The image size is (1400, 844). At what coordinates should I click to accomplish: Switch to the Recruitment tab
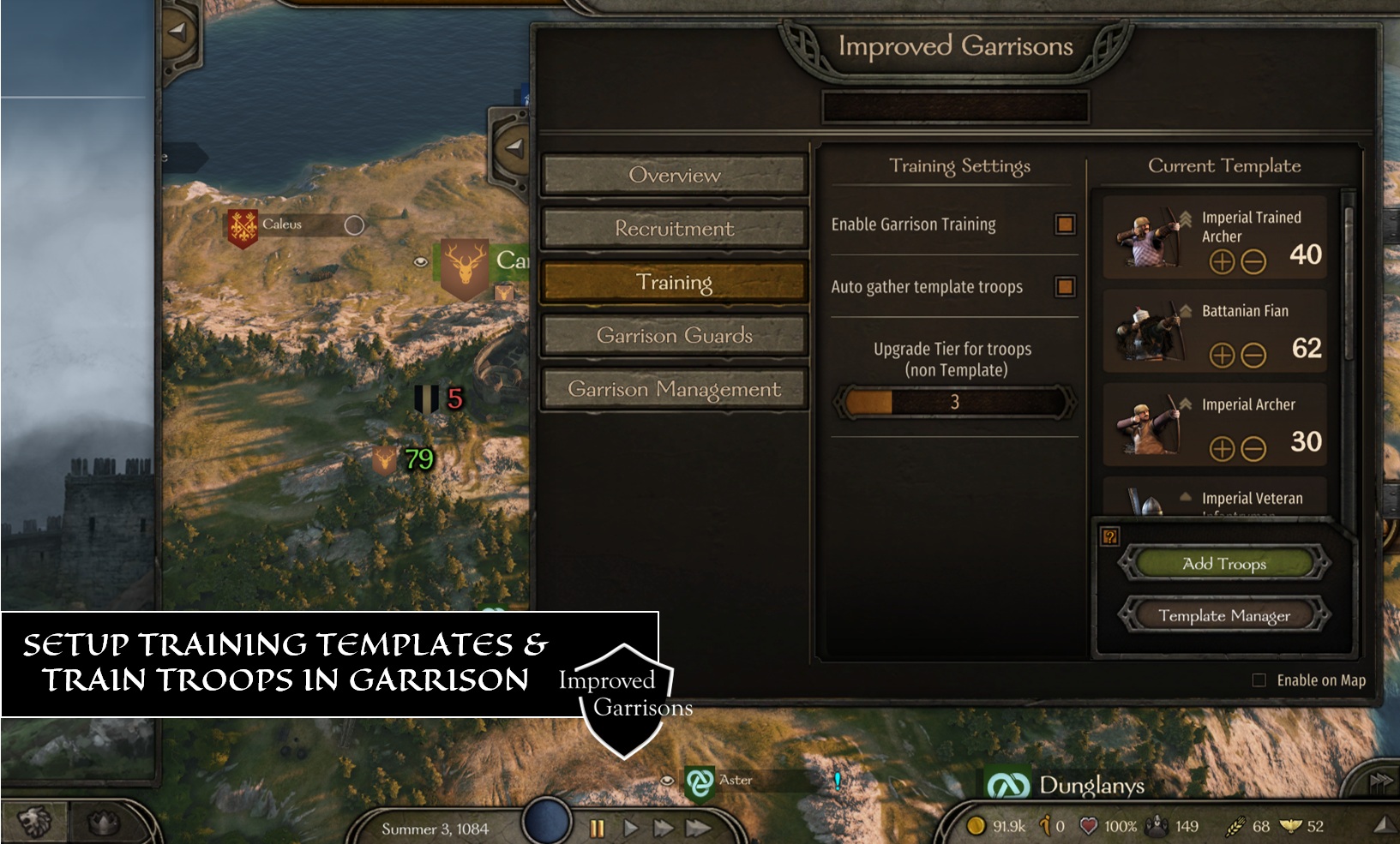click(x=675, y=229)
